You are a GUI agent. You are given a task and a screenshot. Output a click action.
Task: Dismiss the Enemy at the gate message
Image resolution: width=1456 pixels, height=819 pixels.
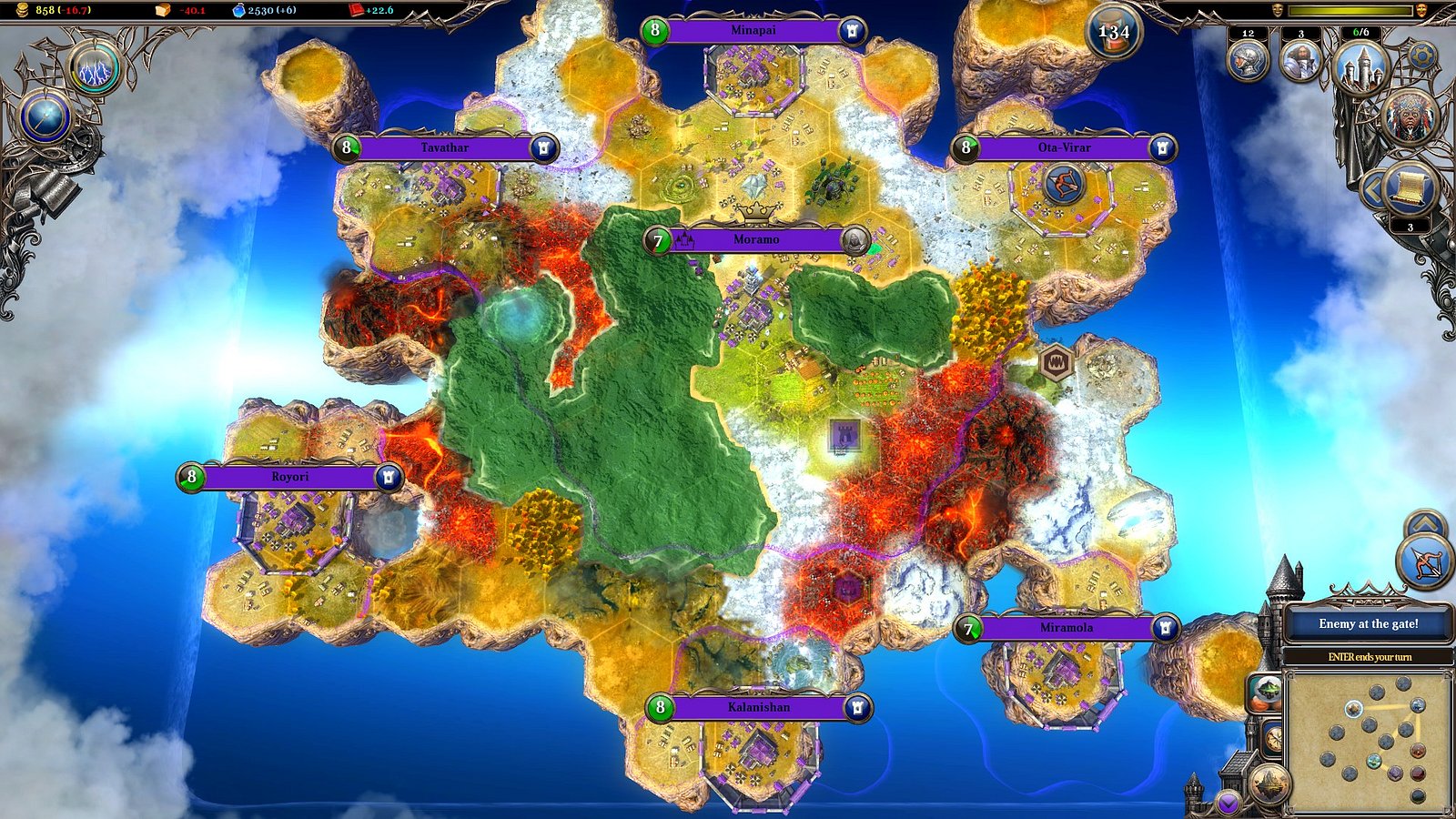(1370, 623)
